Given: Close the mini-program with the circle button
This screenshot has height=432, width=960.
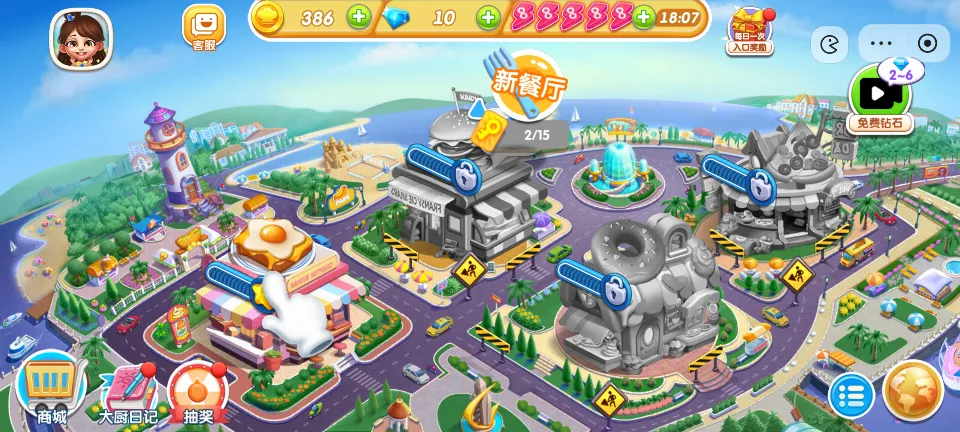Looking at the screenshot, I should 927,43.
